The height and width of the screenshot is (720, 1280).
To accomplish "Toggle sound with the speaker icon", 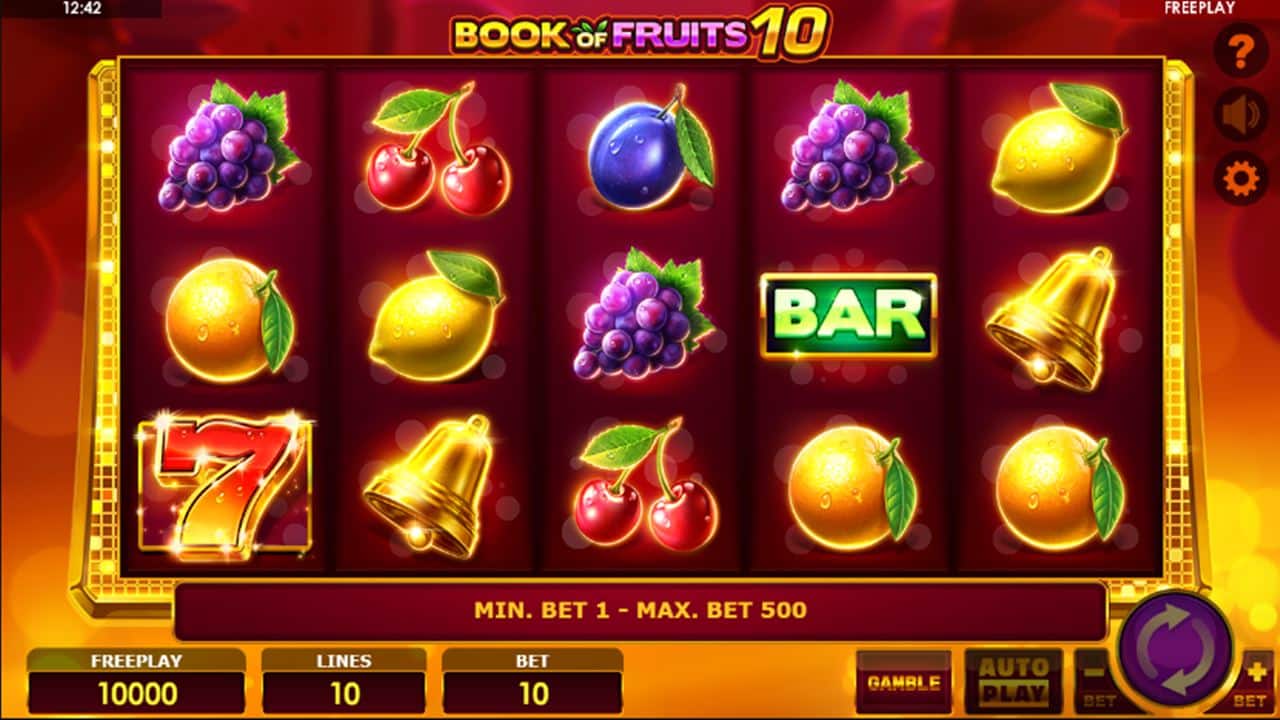I will [x=1241, y=115].
